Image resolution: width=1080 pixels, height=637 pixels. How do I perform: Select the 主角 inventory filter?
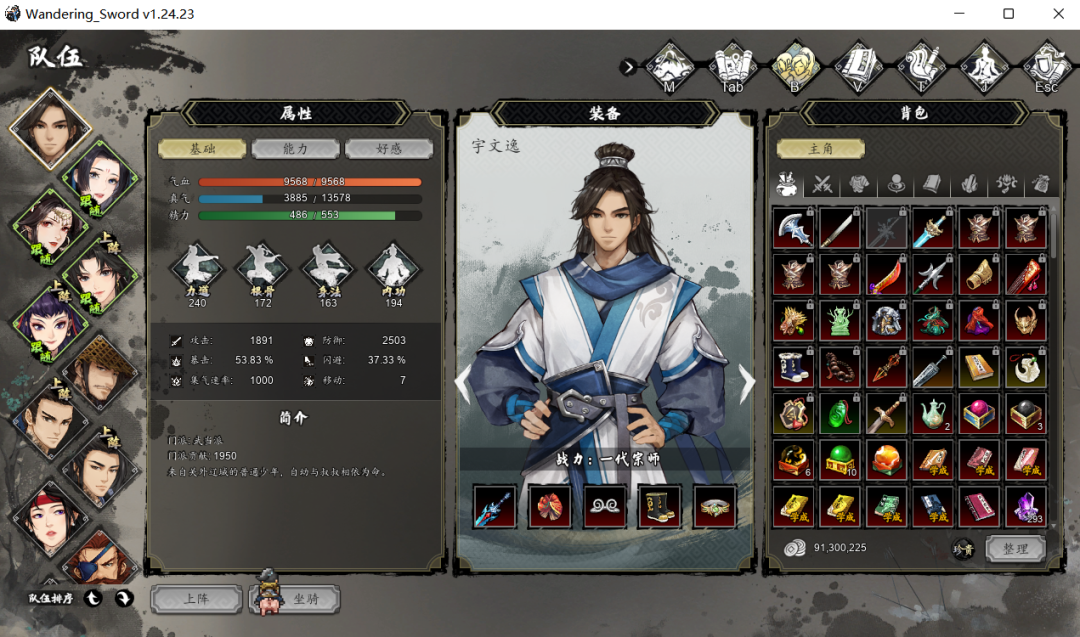820,149
